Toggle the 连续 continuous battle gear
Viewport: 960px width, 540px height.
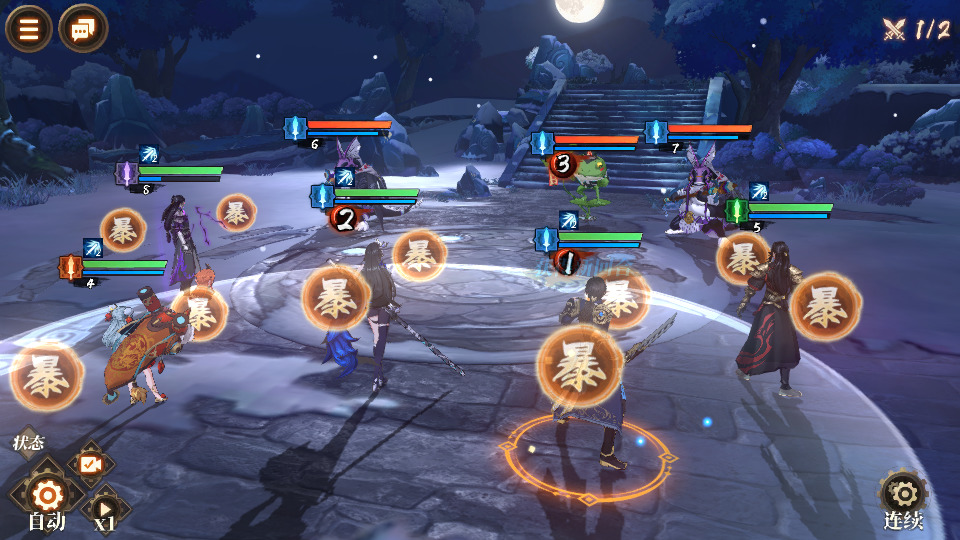tap(903, 494)
